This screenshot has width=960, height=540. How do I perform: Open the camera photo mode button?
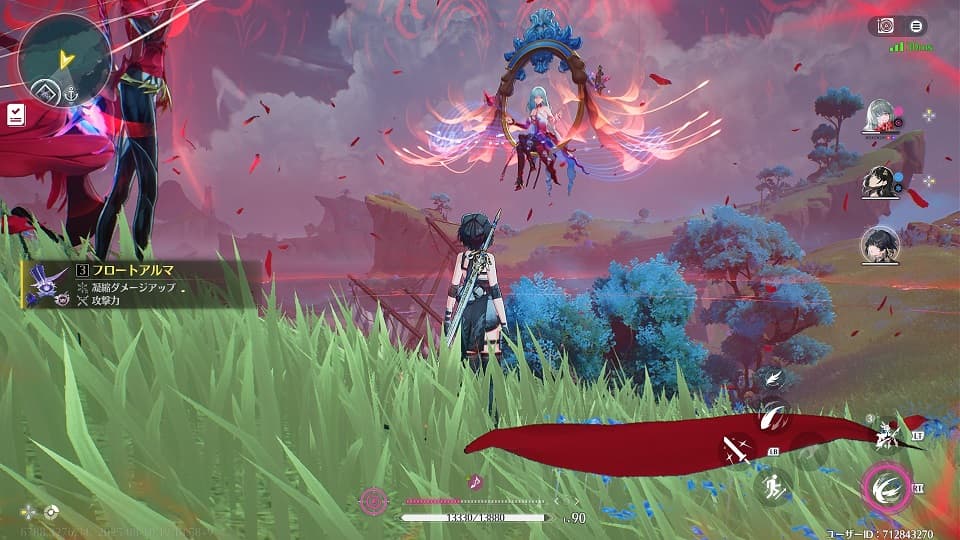click(885, 27)
